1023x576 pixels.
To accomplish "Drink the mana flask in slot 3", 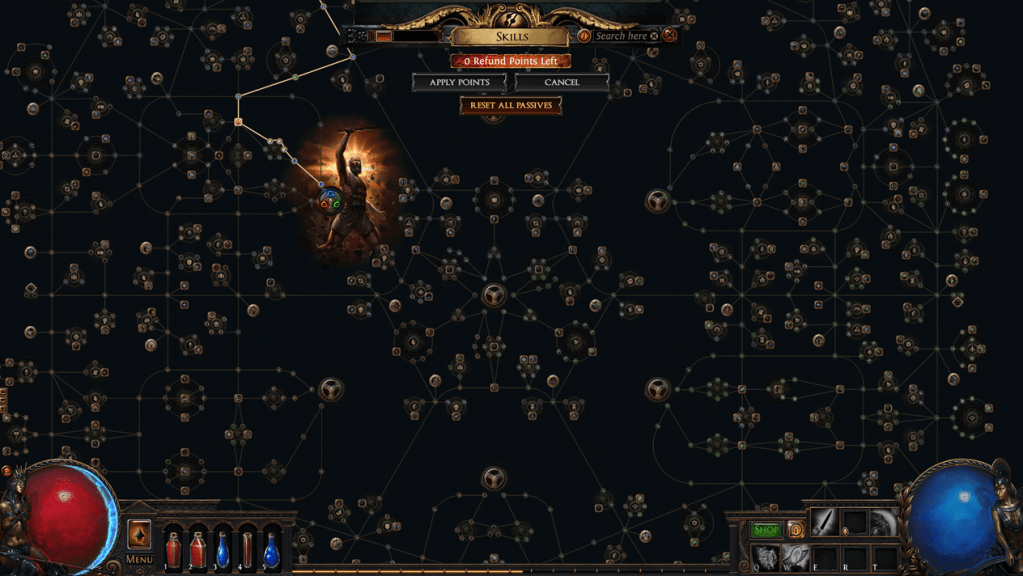I will 222,548.
